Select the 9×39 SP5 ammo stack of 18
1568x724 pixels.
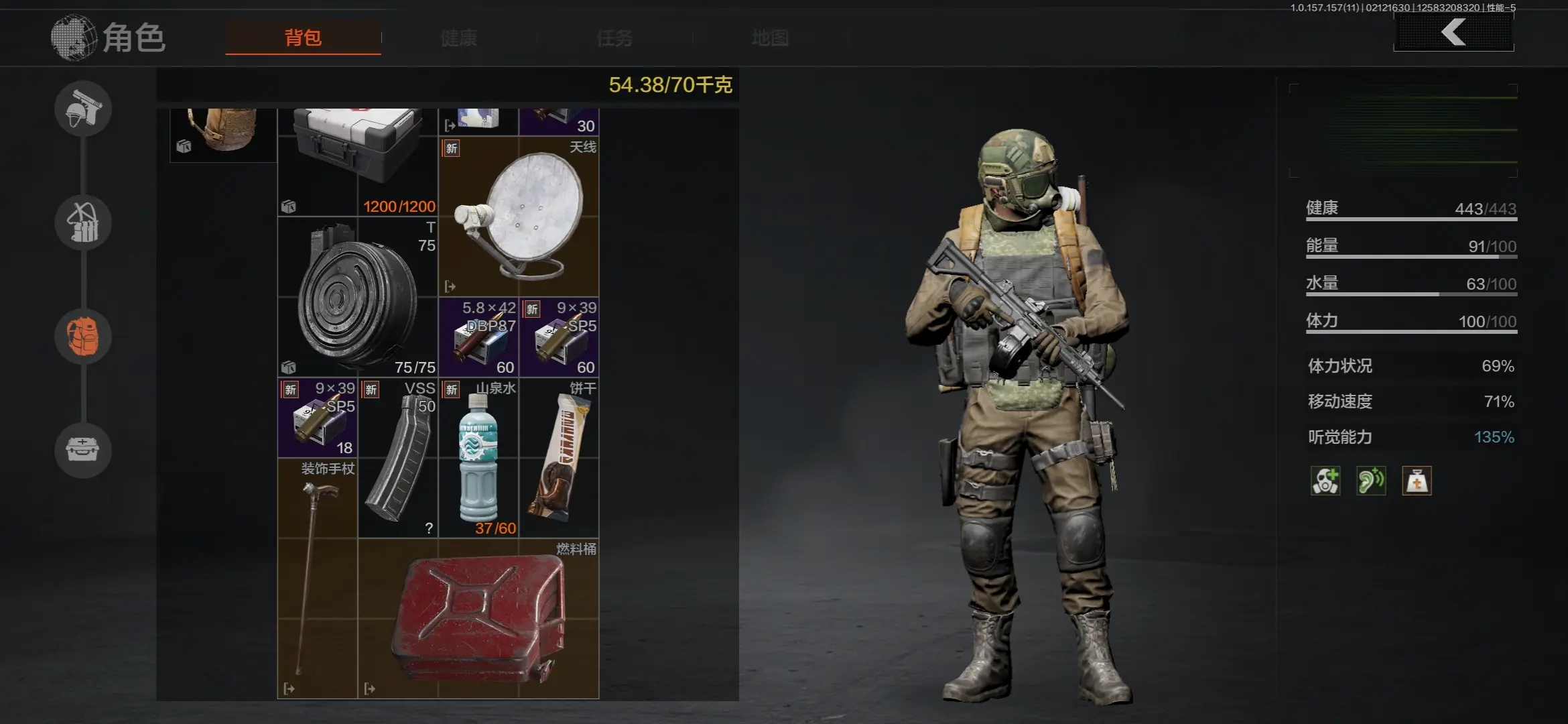pos(318,418)
